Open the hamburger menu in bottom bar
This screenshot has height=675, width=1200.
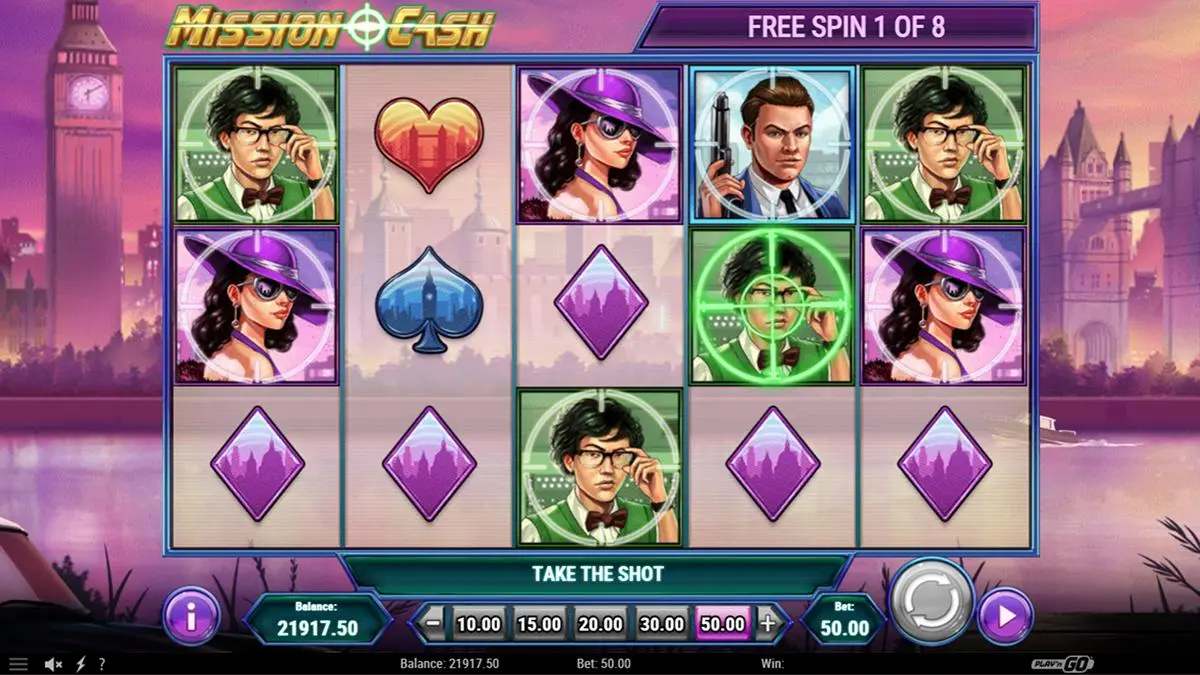[x=19, y=664]
